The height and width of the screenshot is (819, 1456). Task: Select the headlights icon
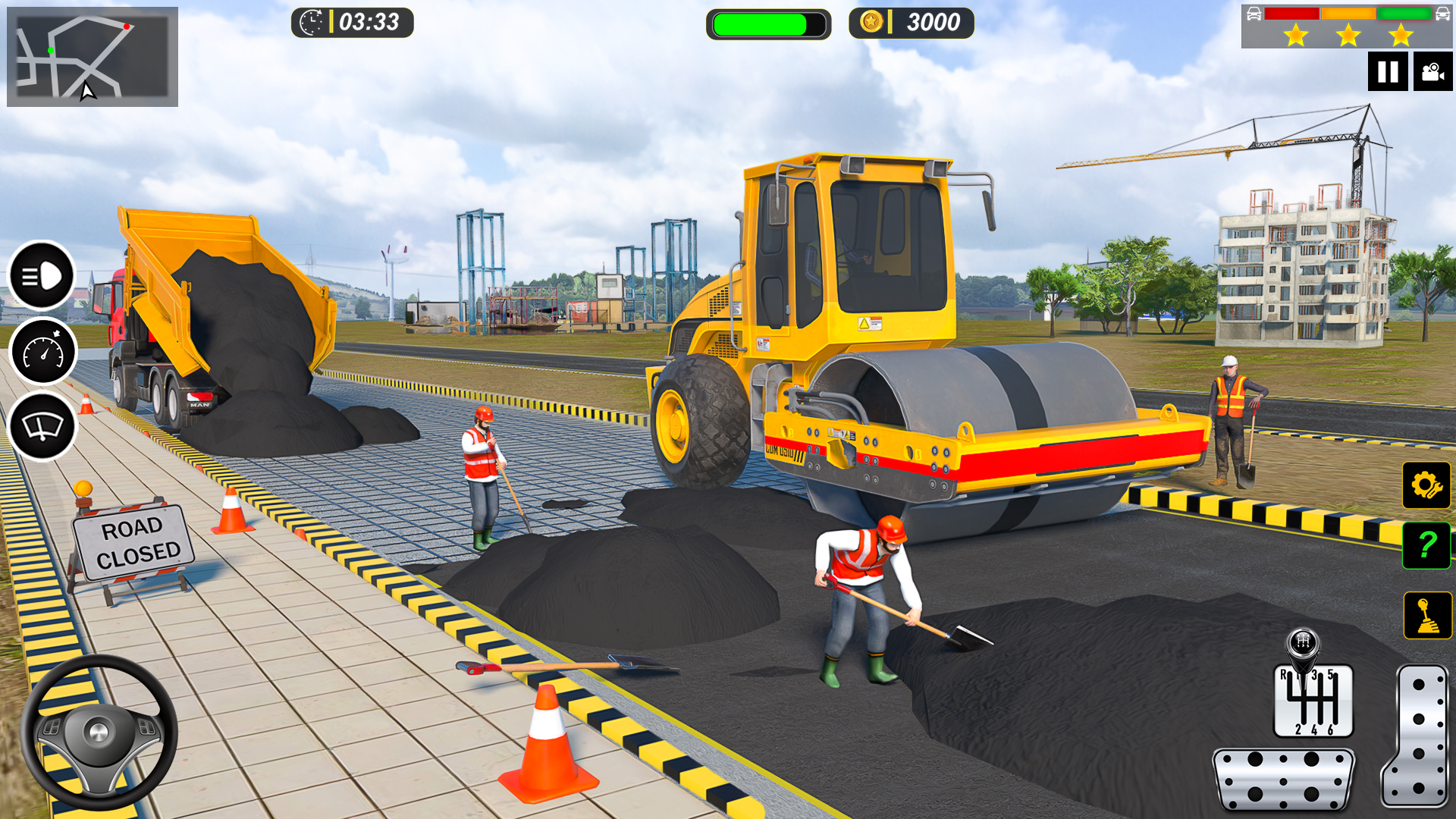[43, 275]
